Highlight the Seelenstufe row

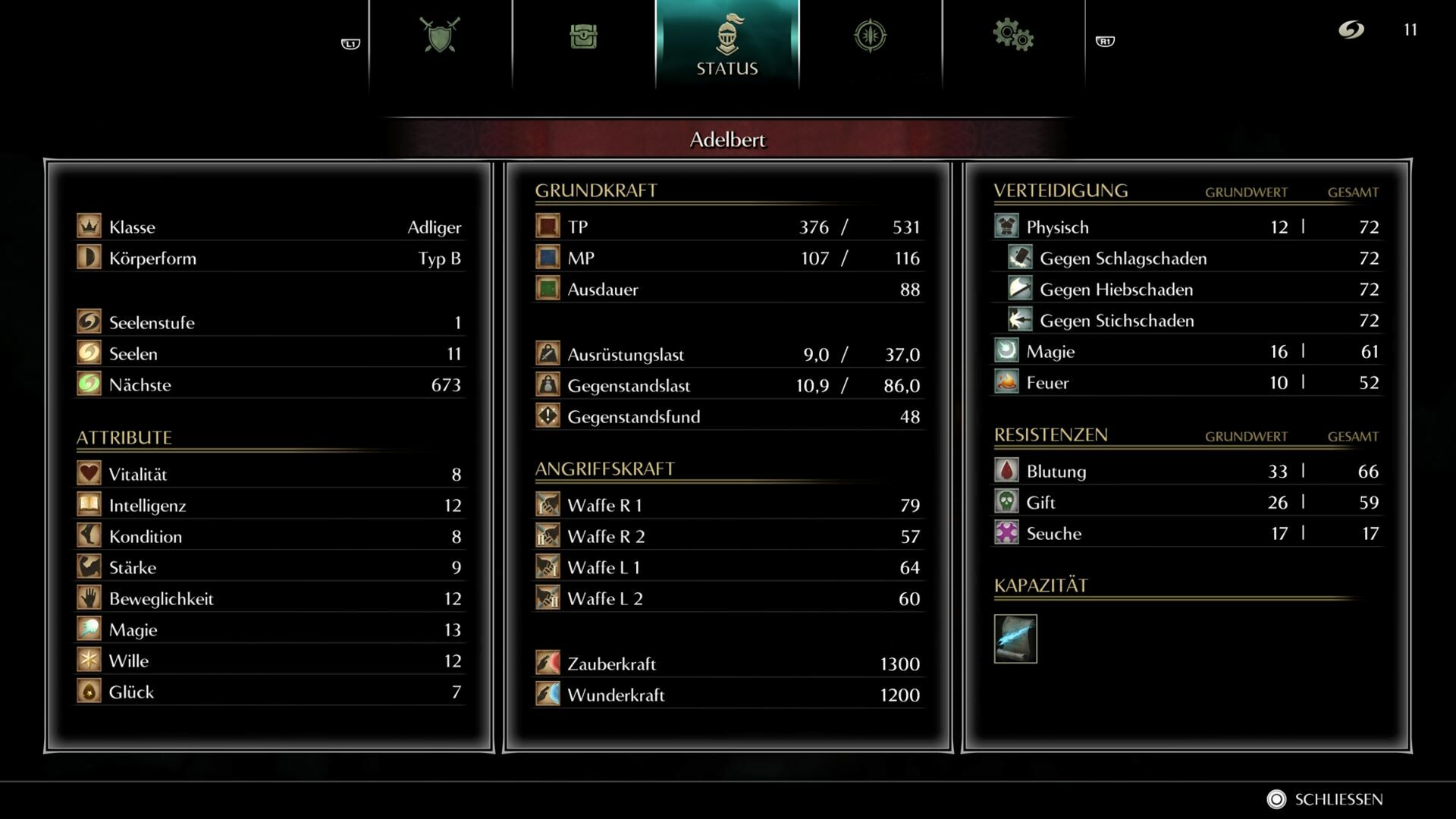click(269, 322)
